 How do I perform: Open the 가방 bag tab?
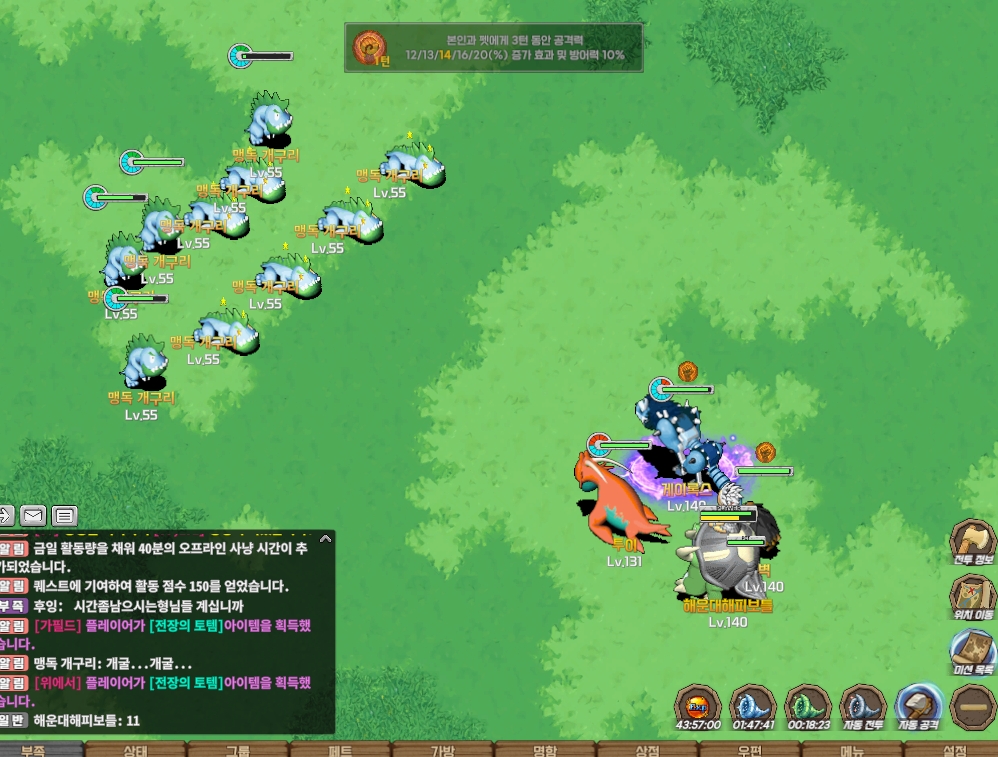coord(443,750)
